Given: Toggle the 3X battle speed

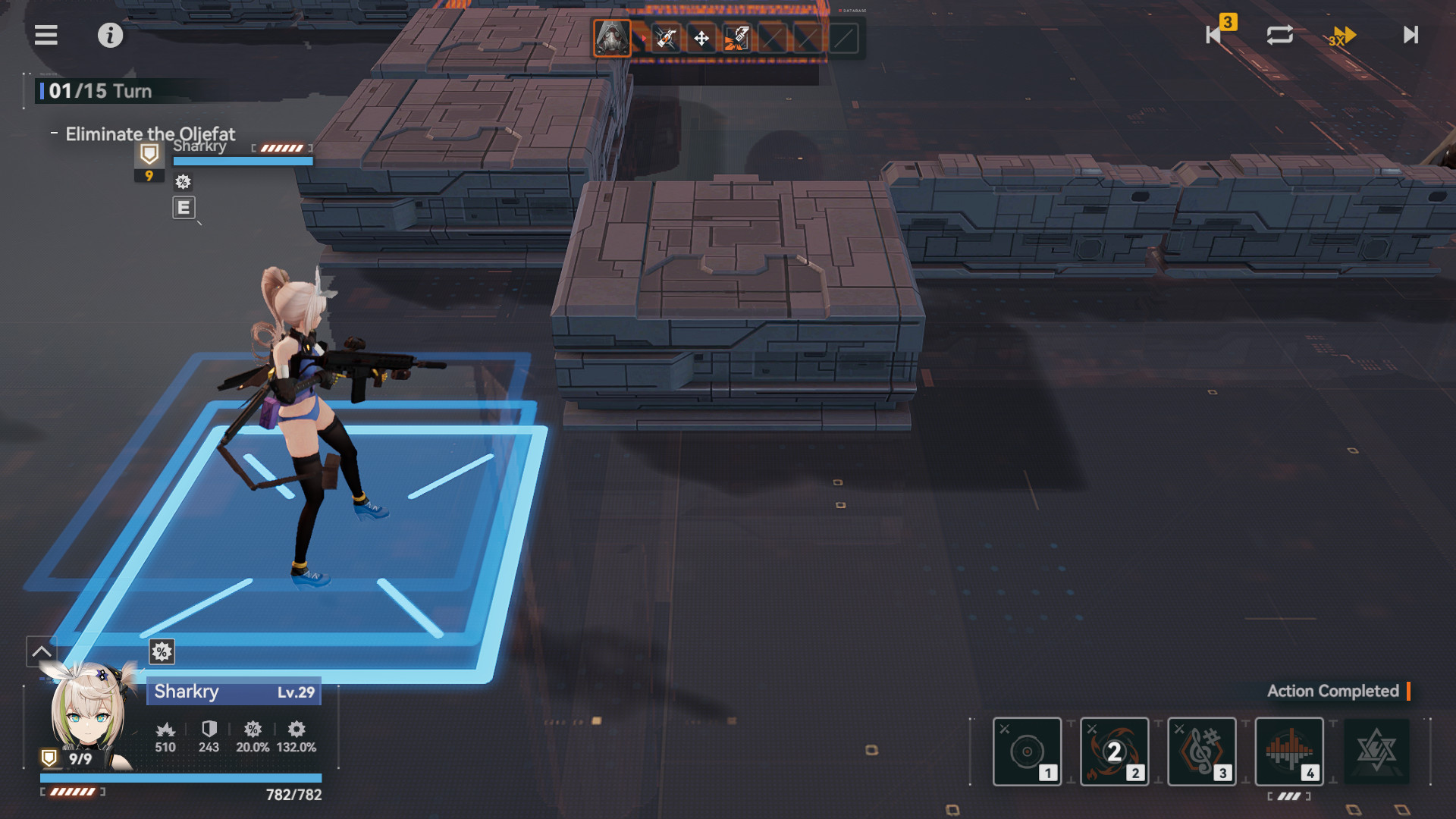Looking at the screenshot, I should [1341, 36].
